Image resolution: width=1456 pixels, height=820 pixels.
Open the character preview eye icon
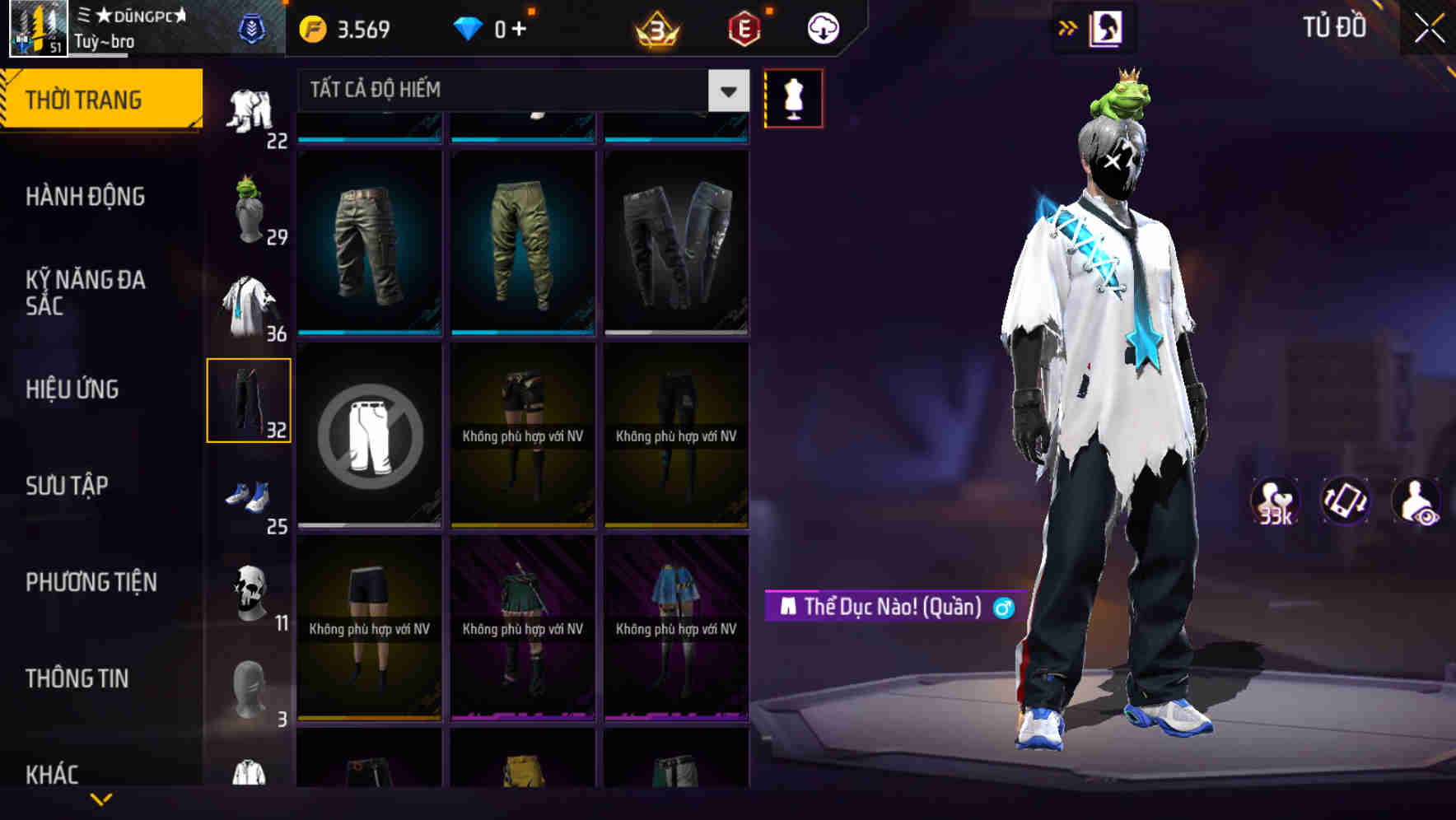click(x=1416, y=501)
